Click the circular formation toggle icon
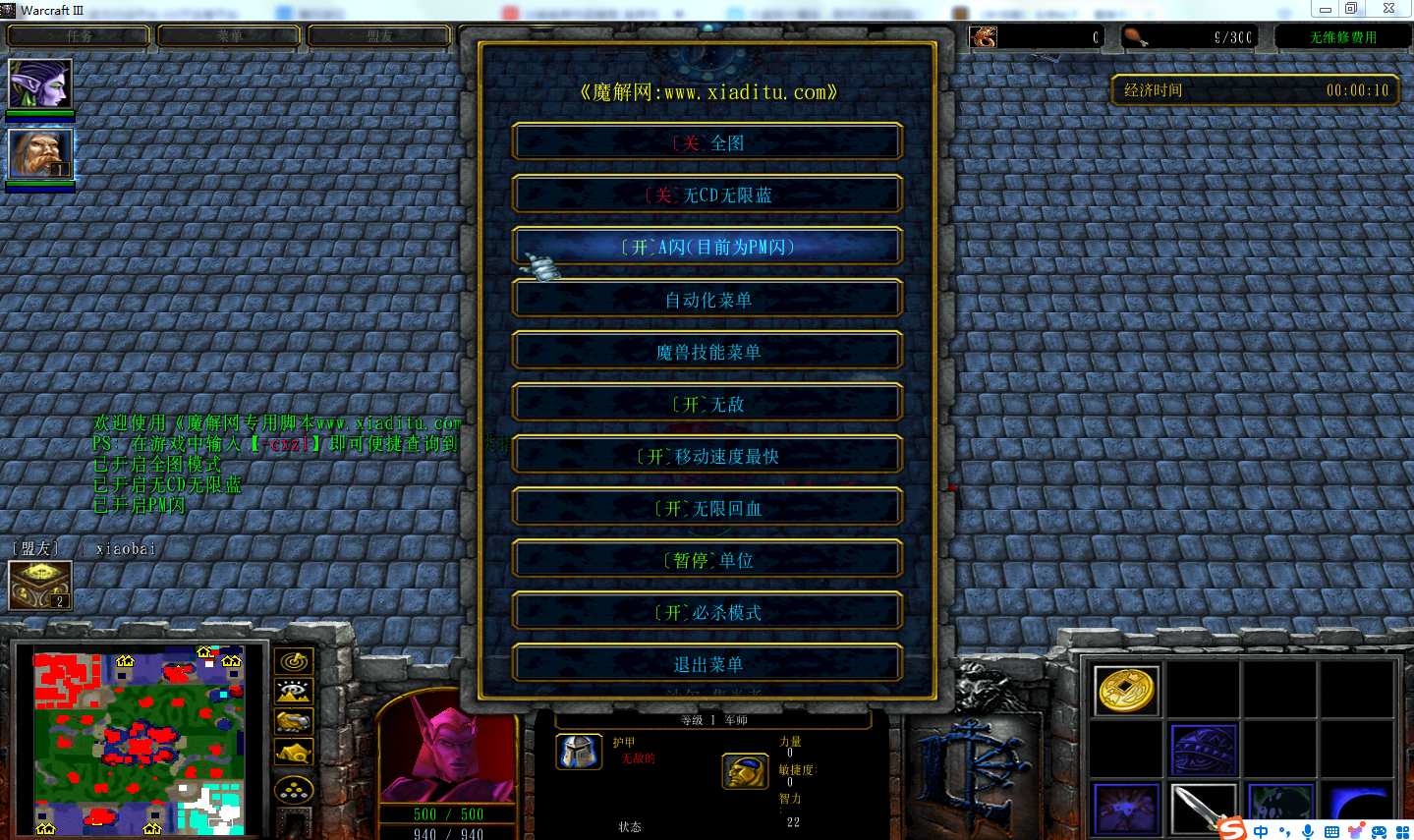This screenshot has height=840, width=1414. pyautogui.click(x=294, y=788)
